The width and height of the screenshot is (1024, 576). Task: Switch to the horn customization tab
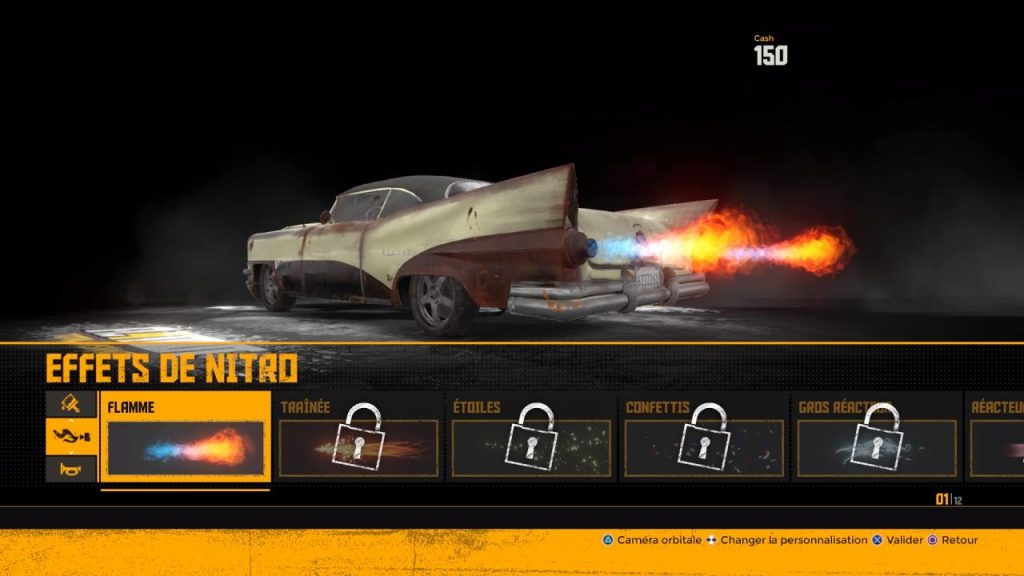(x=71, y=467)
